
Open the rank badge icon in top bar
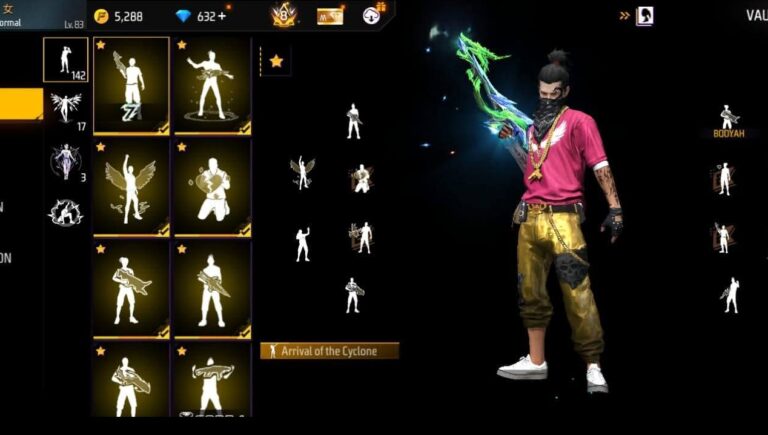284,15
